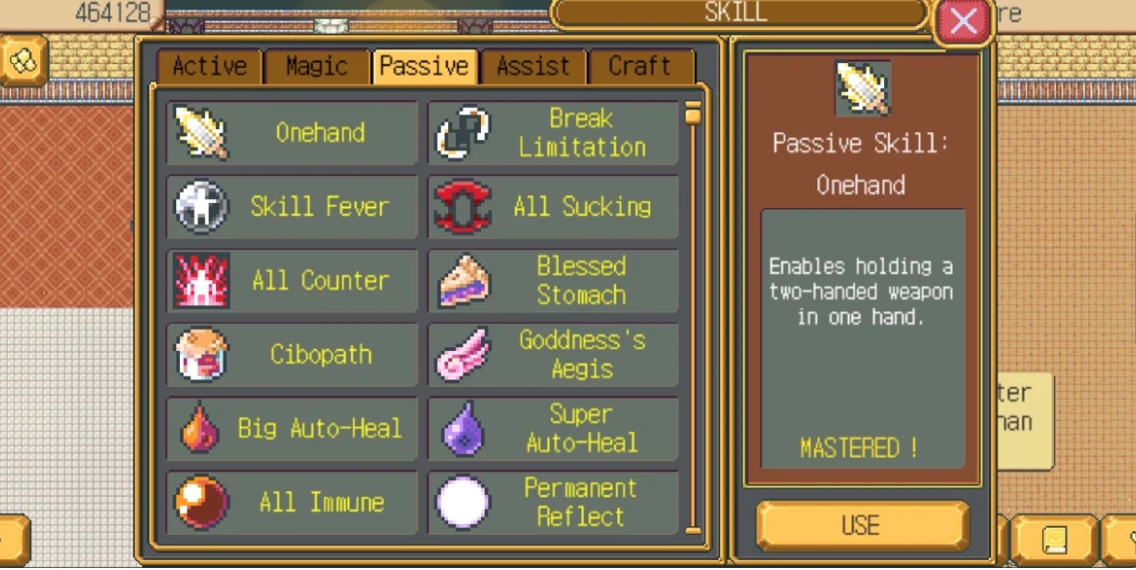This screenshot has height=570, width=1136.
Task: Switch to the Active skills tab
Action: 210,67
